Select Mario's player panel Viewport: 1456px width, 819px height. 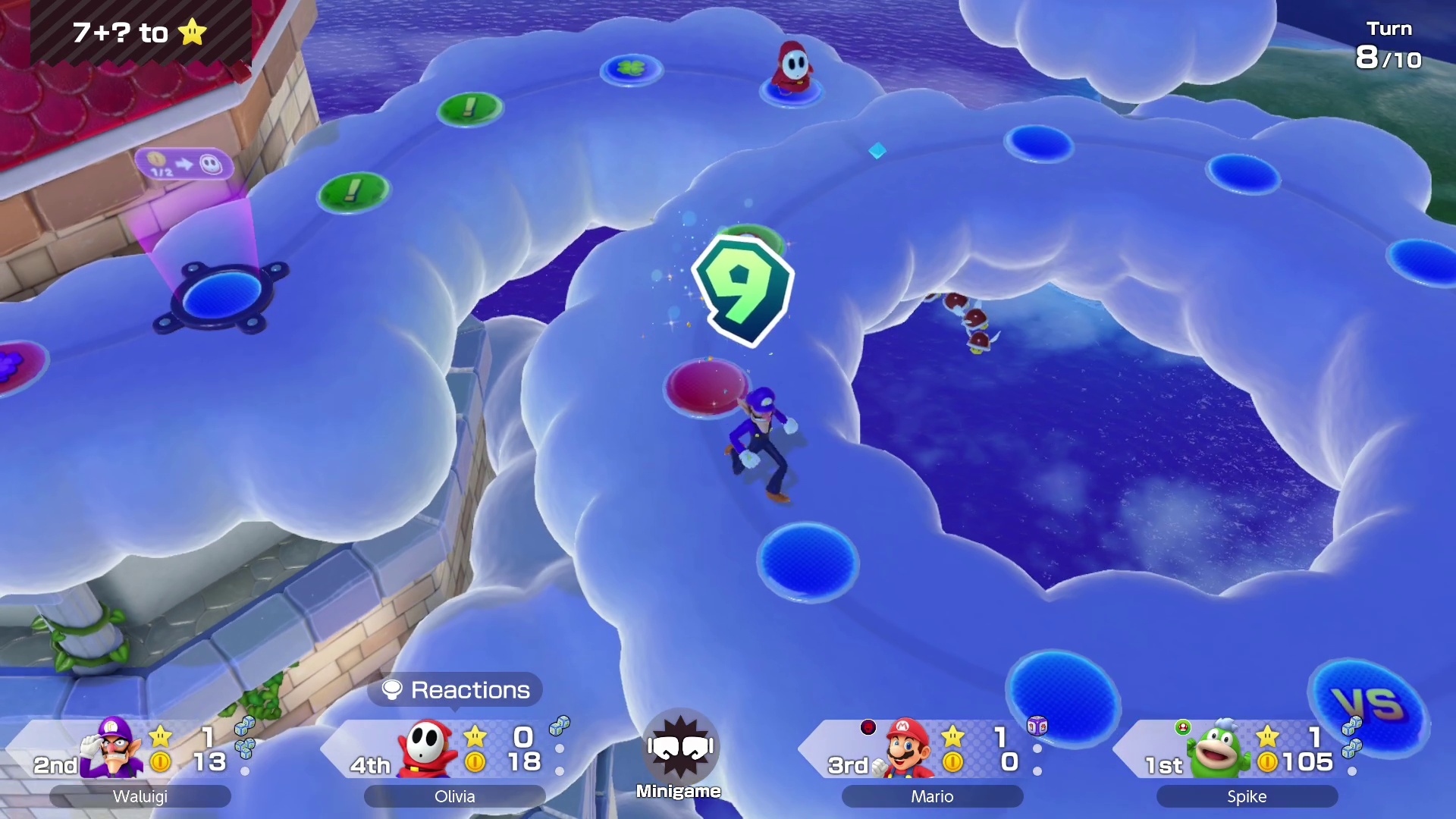[x=931, y=758]
